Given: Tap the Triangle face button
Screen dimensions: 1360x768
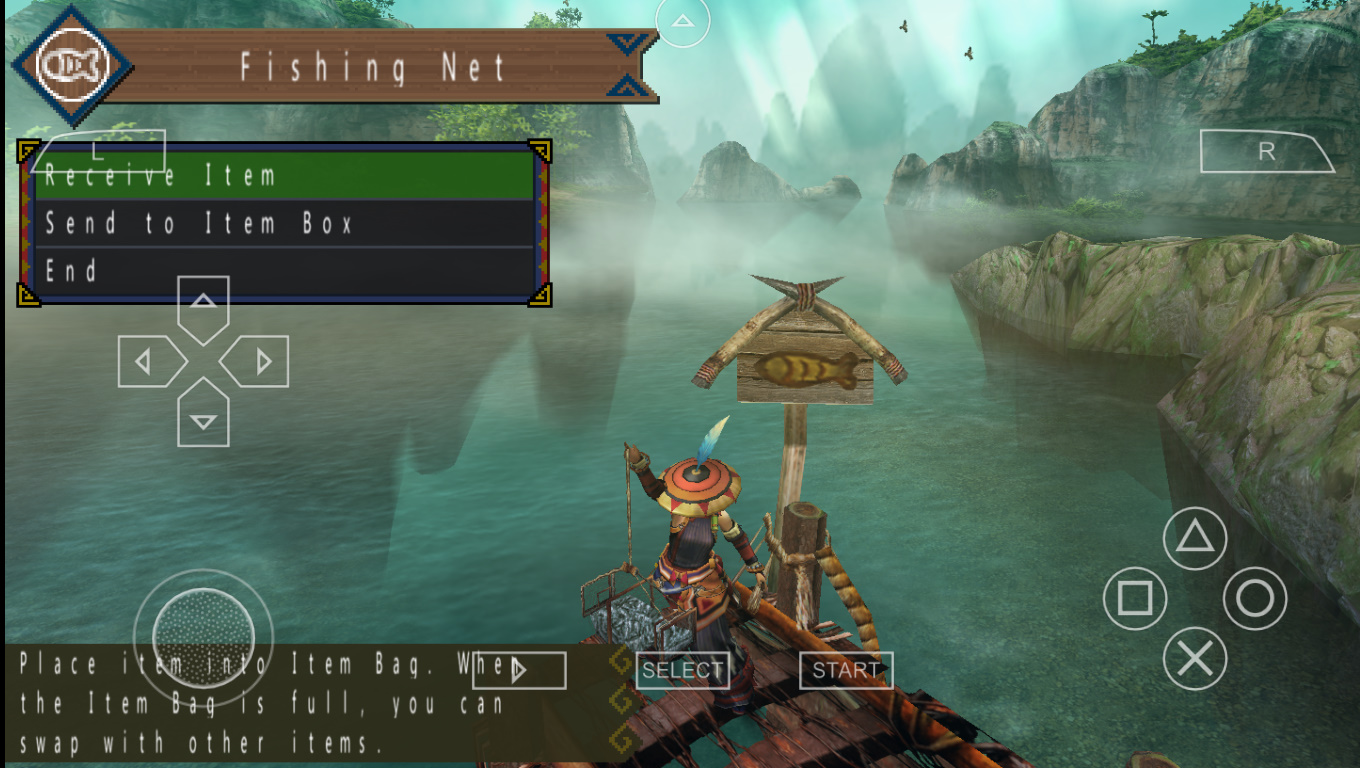Looking at the screenshot, I should [x=1194, y=538].
